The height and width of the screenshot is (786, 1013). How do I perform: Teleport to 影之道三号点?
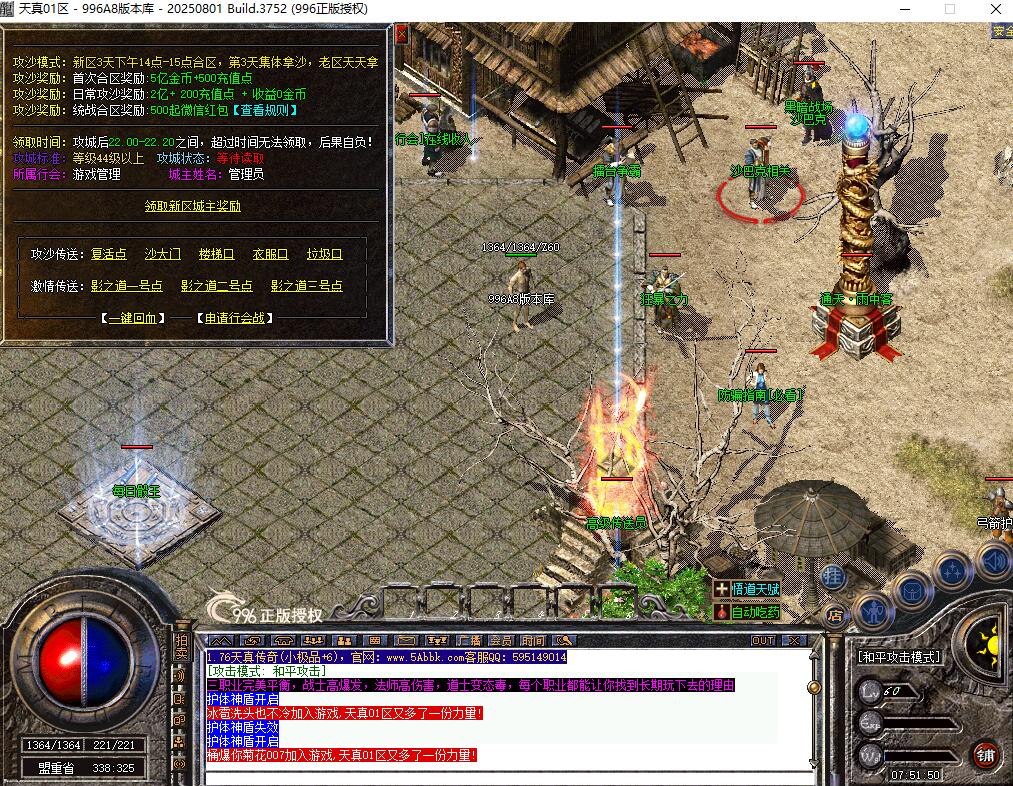click(x=306, y=286)
